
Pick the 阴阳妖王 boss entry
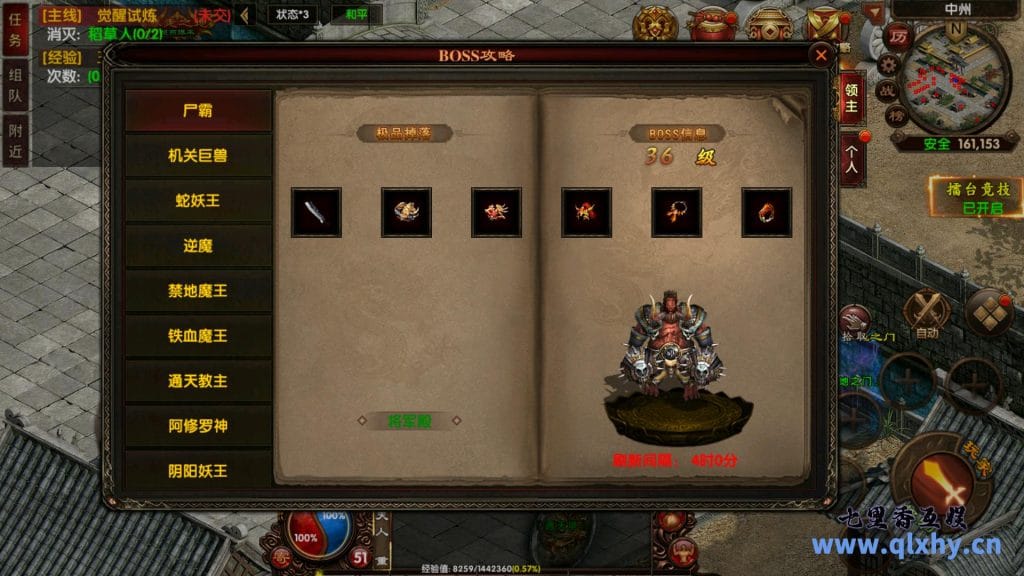click(198, 469)
